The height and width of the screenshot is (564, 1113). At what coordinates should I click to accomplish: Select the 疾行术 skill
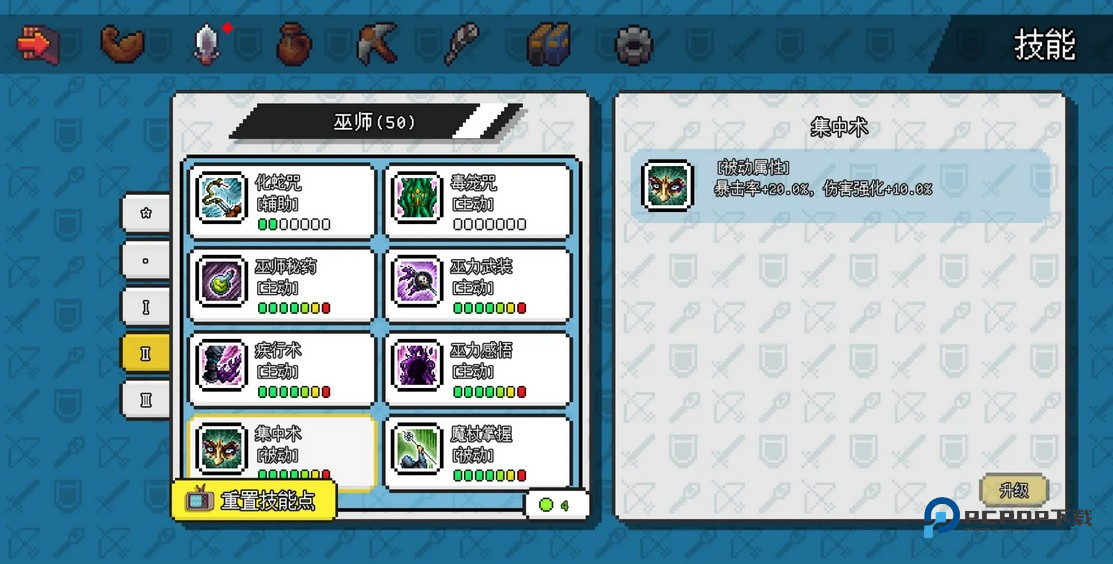(x=282, y=367)
